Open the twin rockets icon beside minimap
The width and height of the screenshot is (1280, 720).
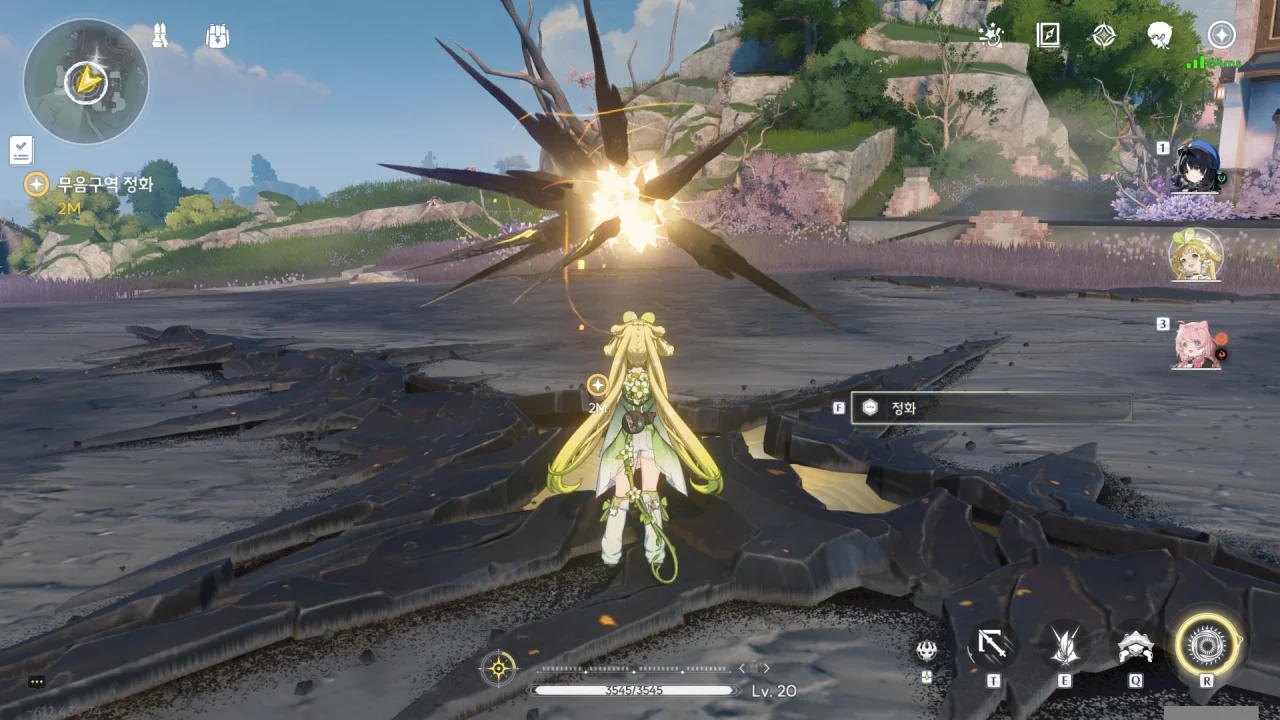[x=160, y=37]
